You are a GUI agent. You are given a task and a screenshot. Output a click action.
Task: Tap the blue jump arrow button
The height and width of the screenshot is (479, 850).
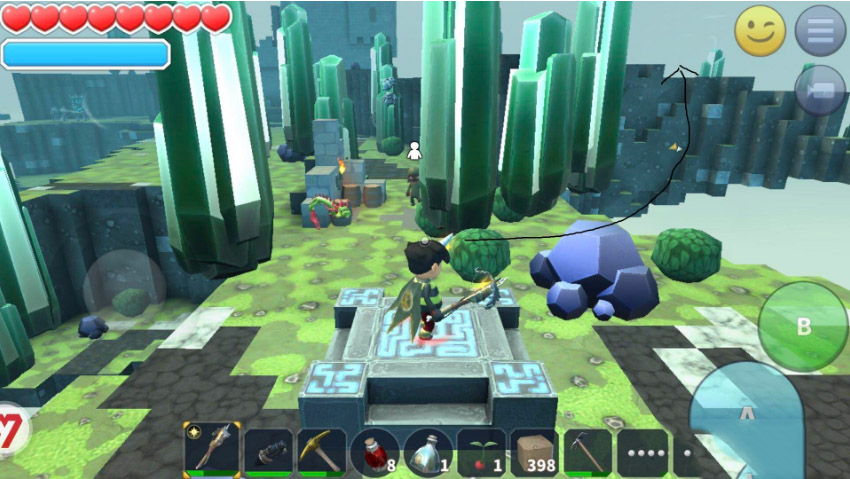(x=745, y=415)
